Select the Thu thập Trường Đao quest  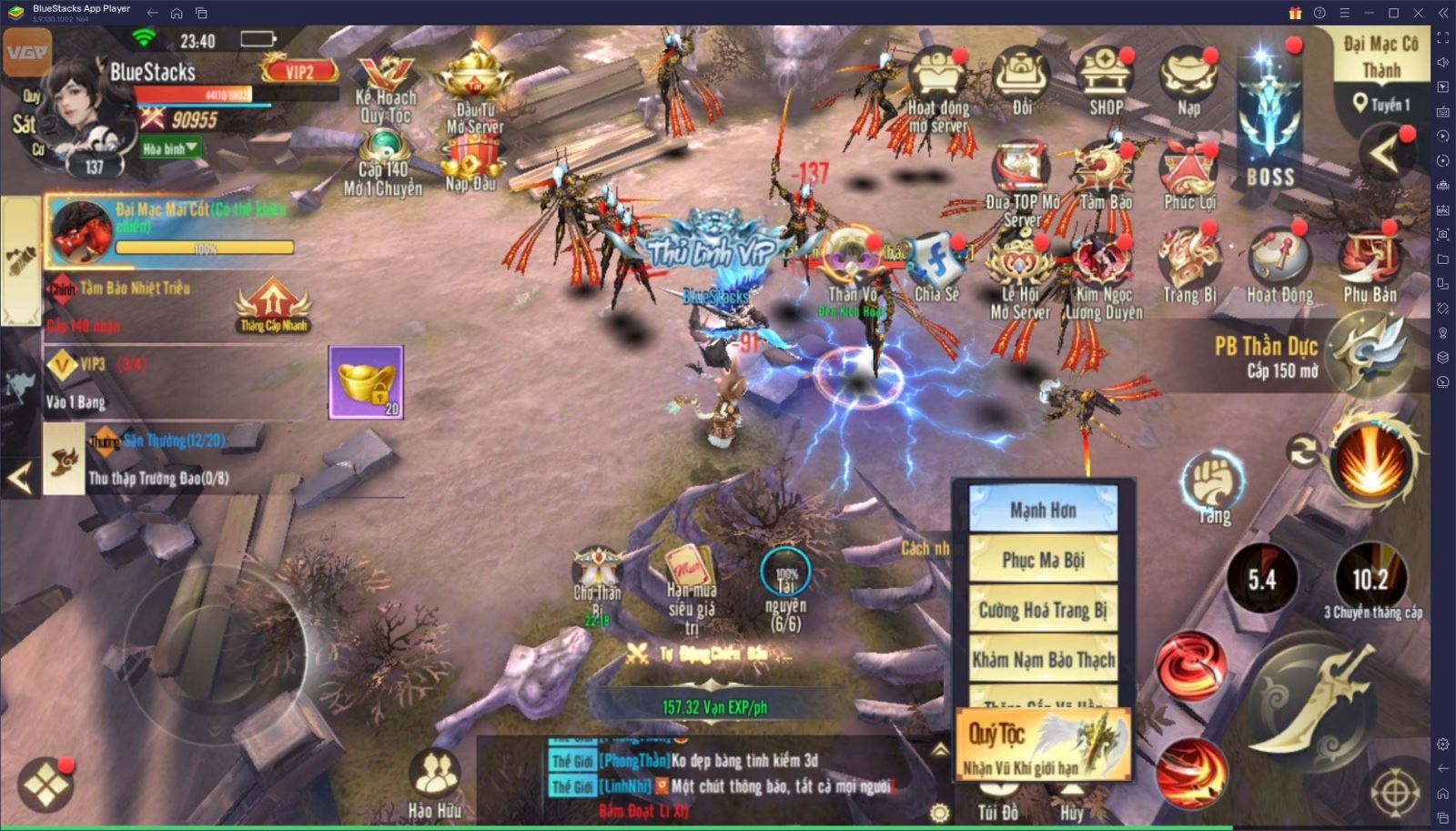click(157, 478)
